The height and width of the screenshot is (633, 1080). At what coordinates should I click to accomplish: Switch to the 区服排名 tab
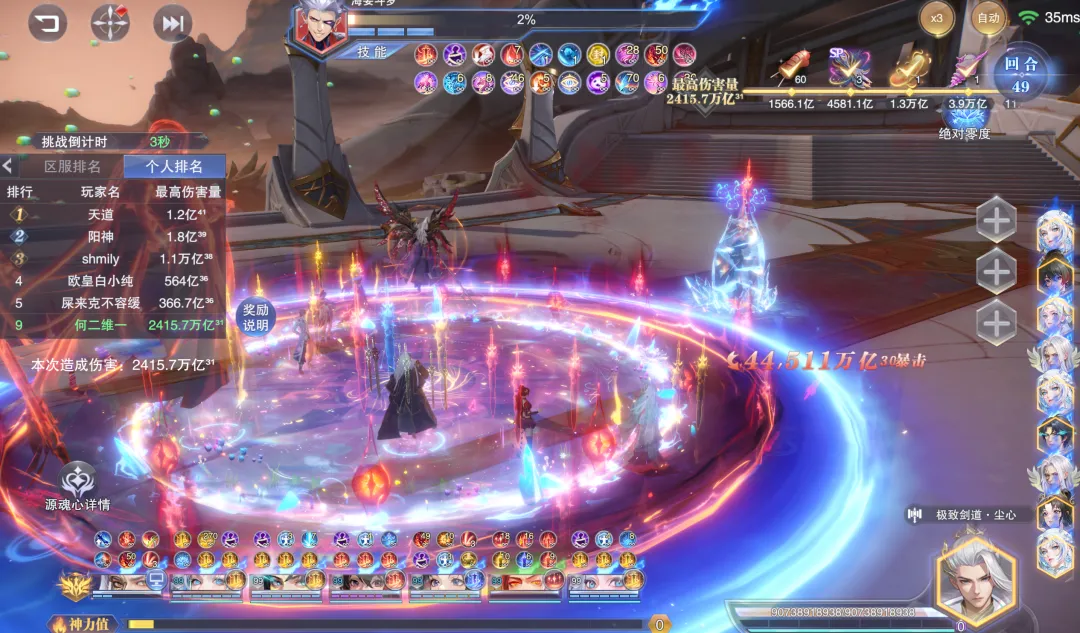[72, 166]
